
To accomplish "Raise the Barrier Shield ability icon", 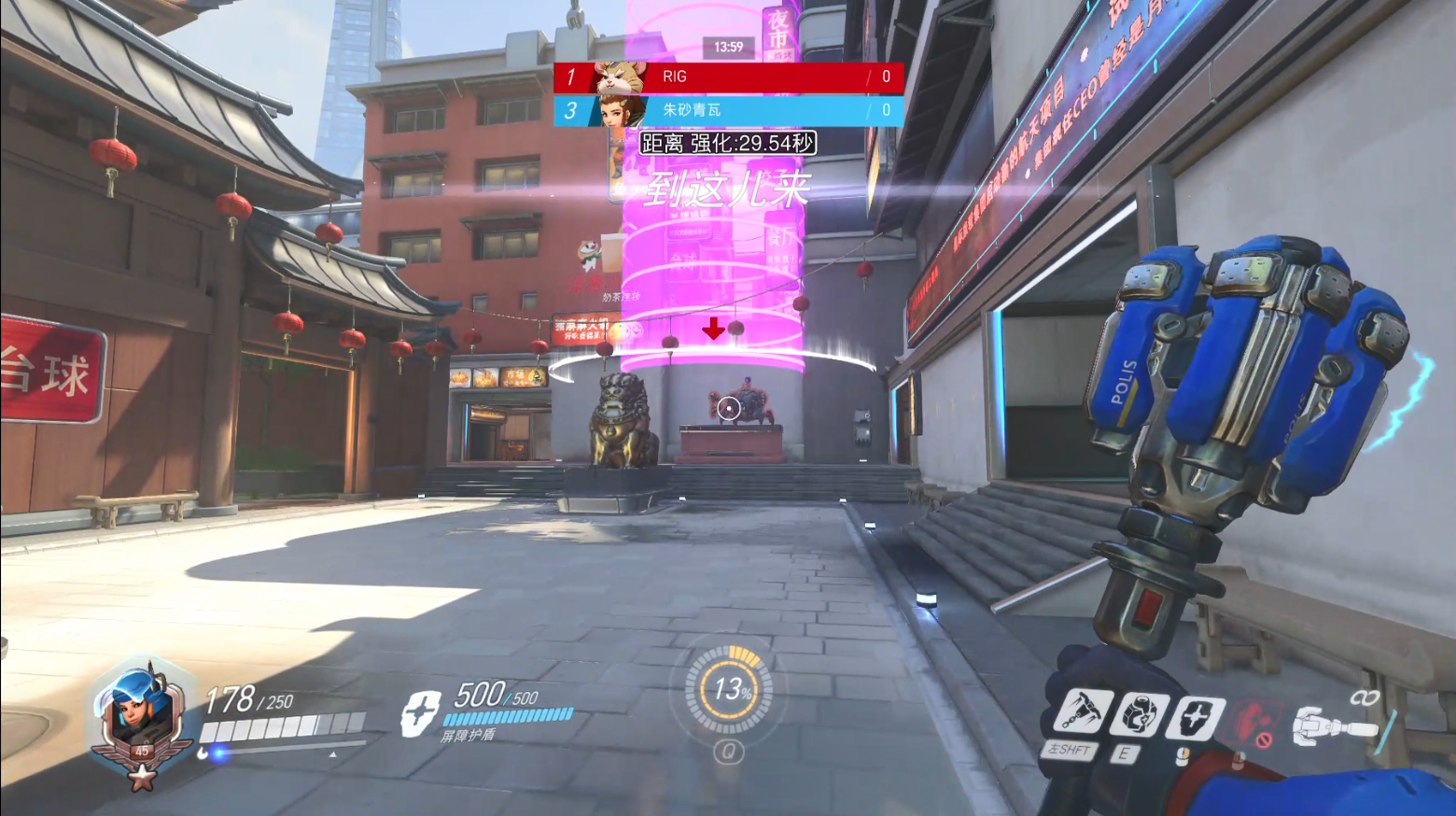I will (1196, 718).
